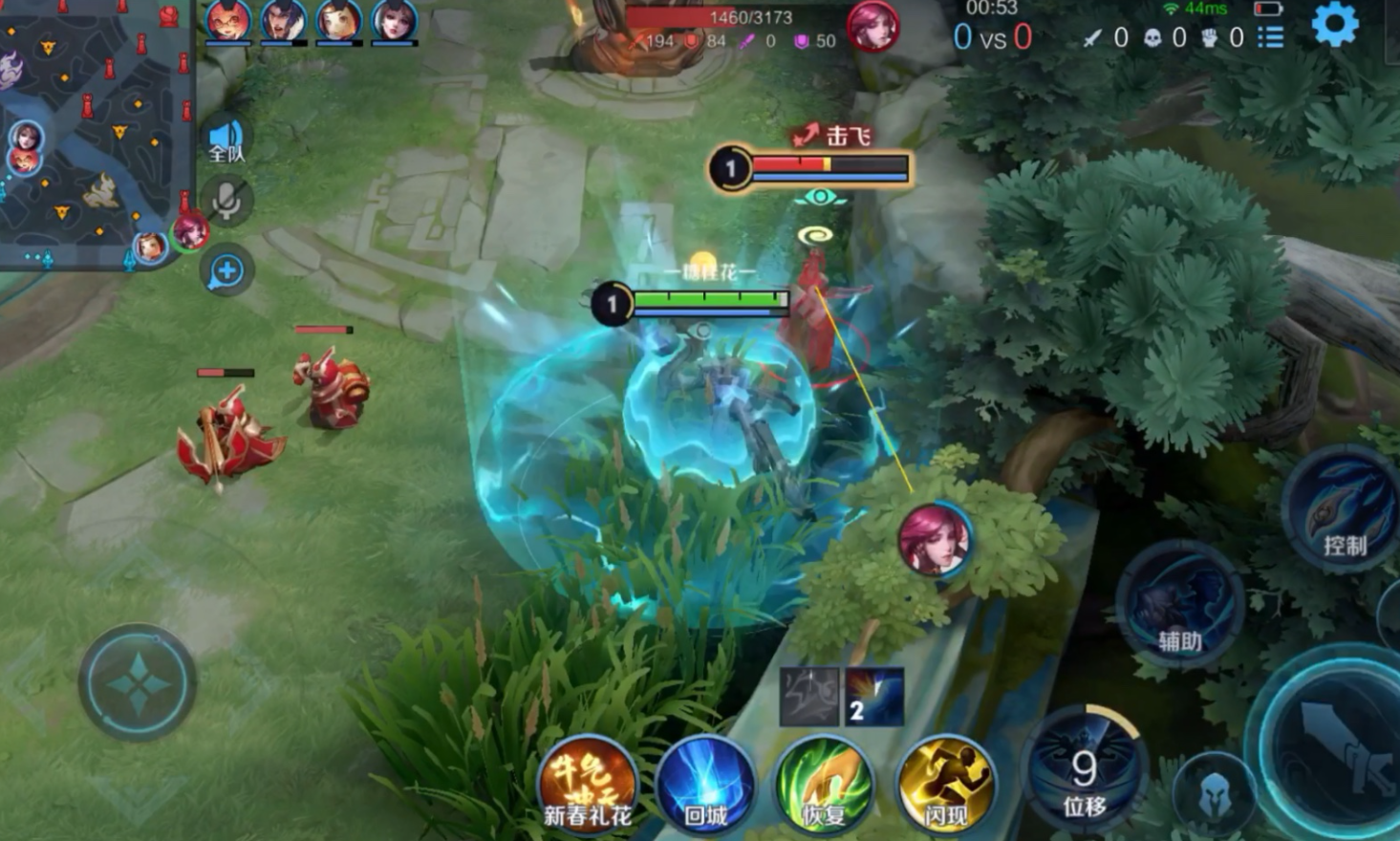Open the settings gear menu
This screenshot has height=841, width=1400.
1334,24
